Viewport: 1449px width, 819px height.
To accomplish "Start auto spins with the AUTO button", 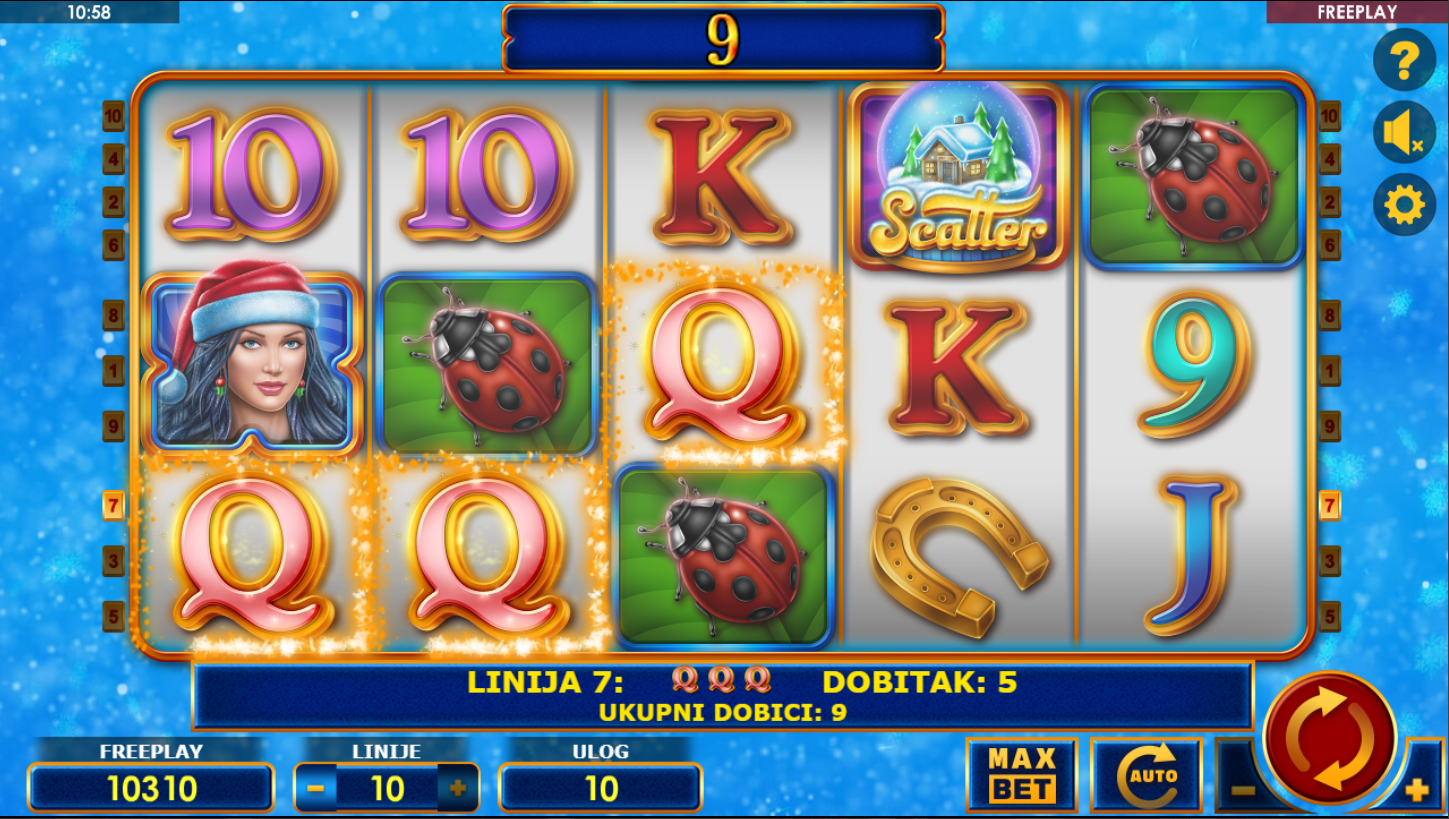I will tap(1145, 775).
